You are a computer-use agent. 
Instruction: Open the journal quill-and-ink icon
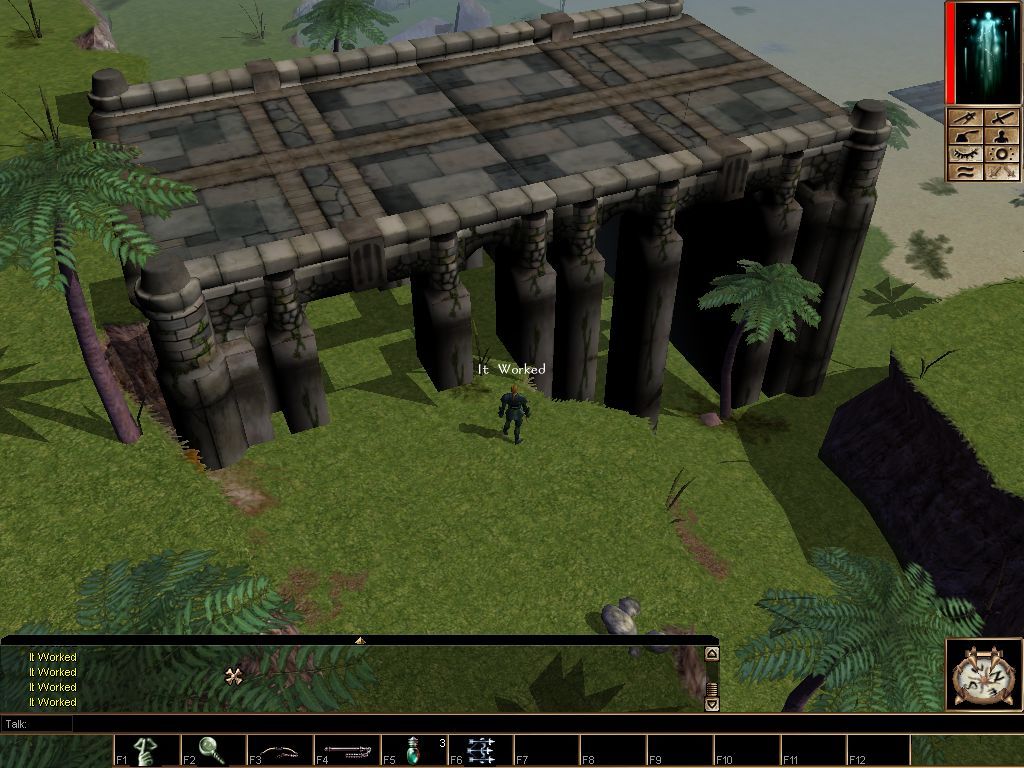click(x=967, y=136)
